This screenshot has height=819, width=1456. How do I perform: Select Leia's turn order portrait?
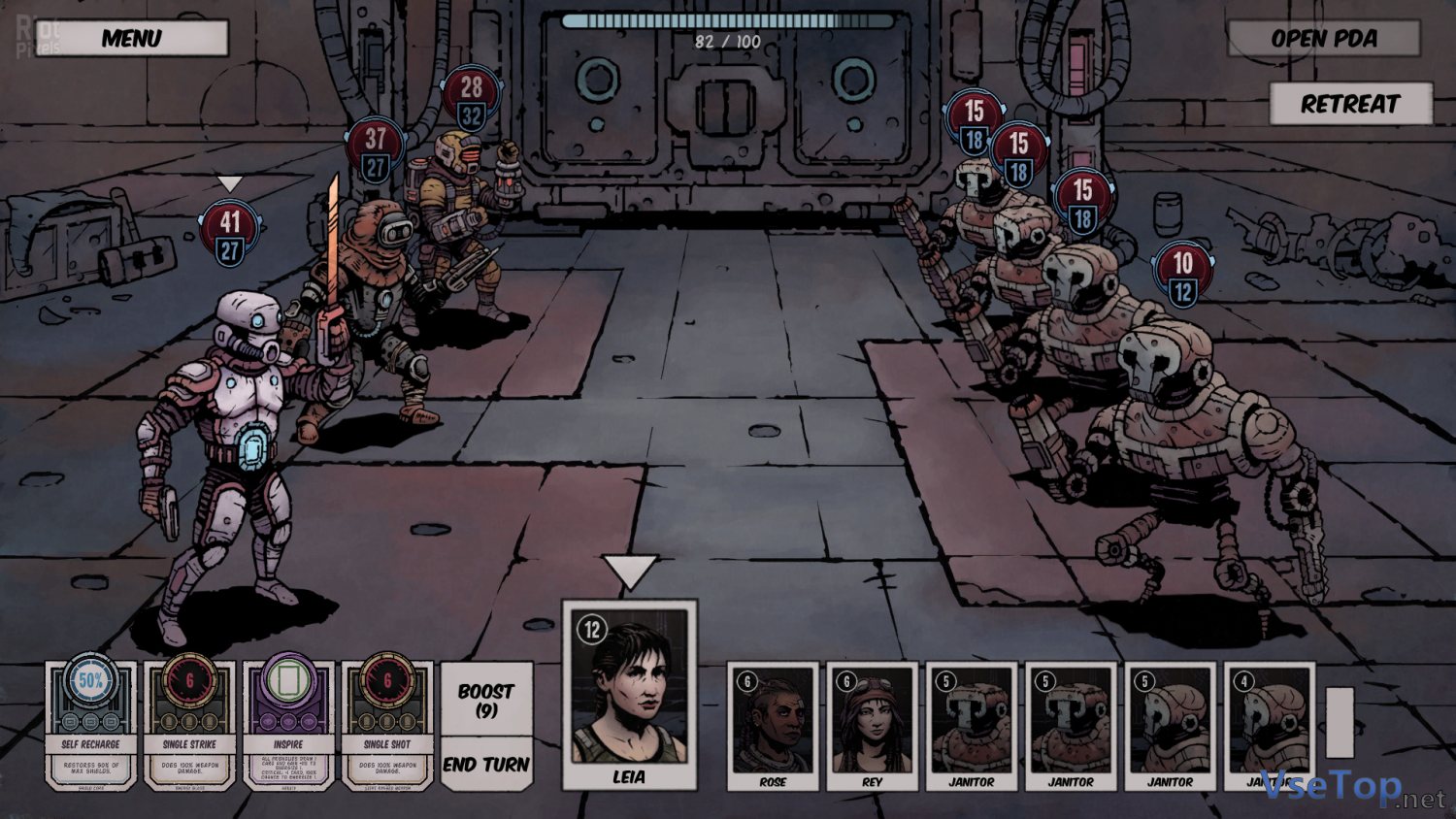click(x=629, y=694)
